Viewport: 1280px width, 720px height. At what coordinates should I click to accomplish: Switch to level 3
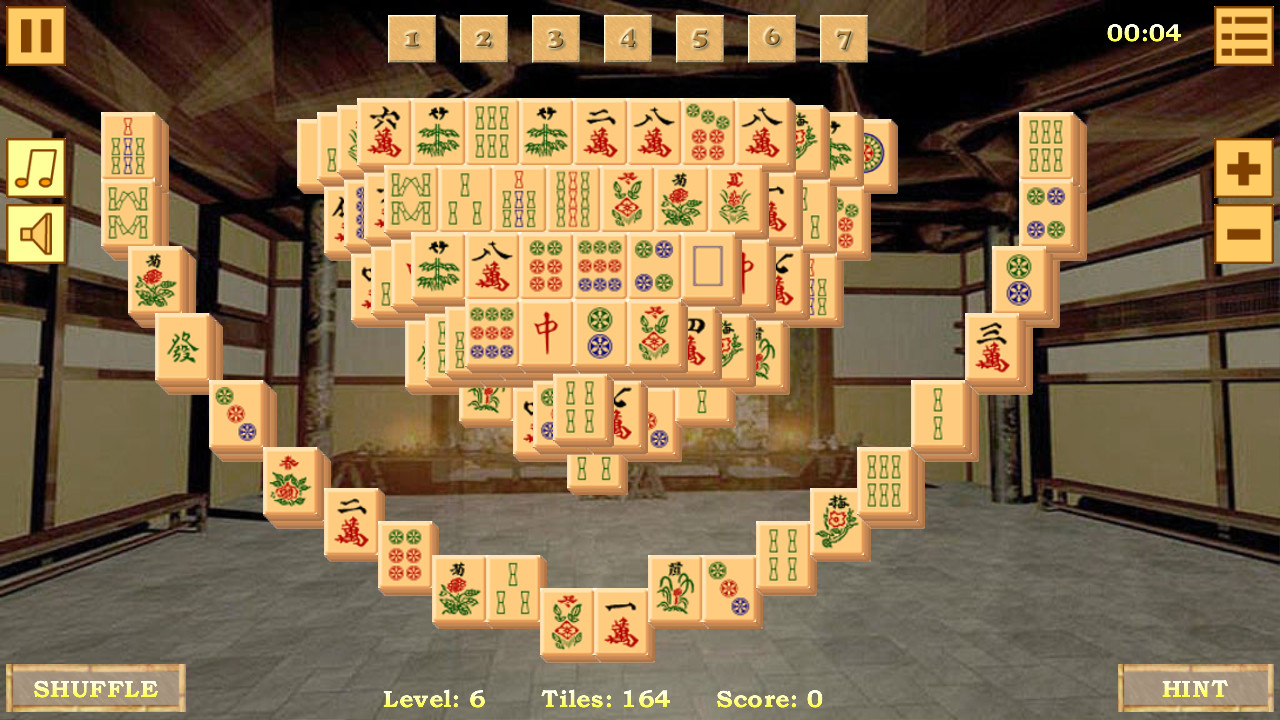coord(556,40)
